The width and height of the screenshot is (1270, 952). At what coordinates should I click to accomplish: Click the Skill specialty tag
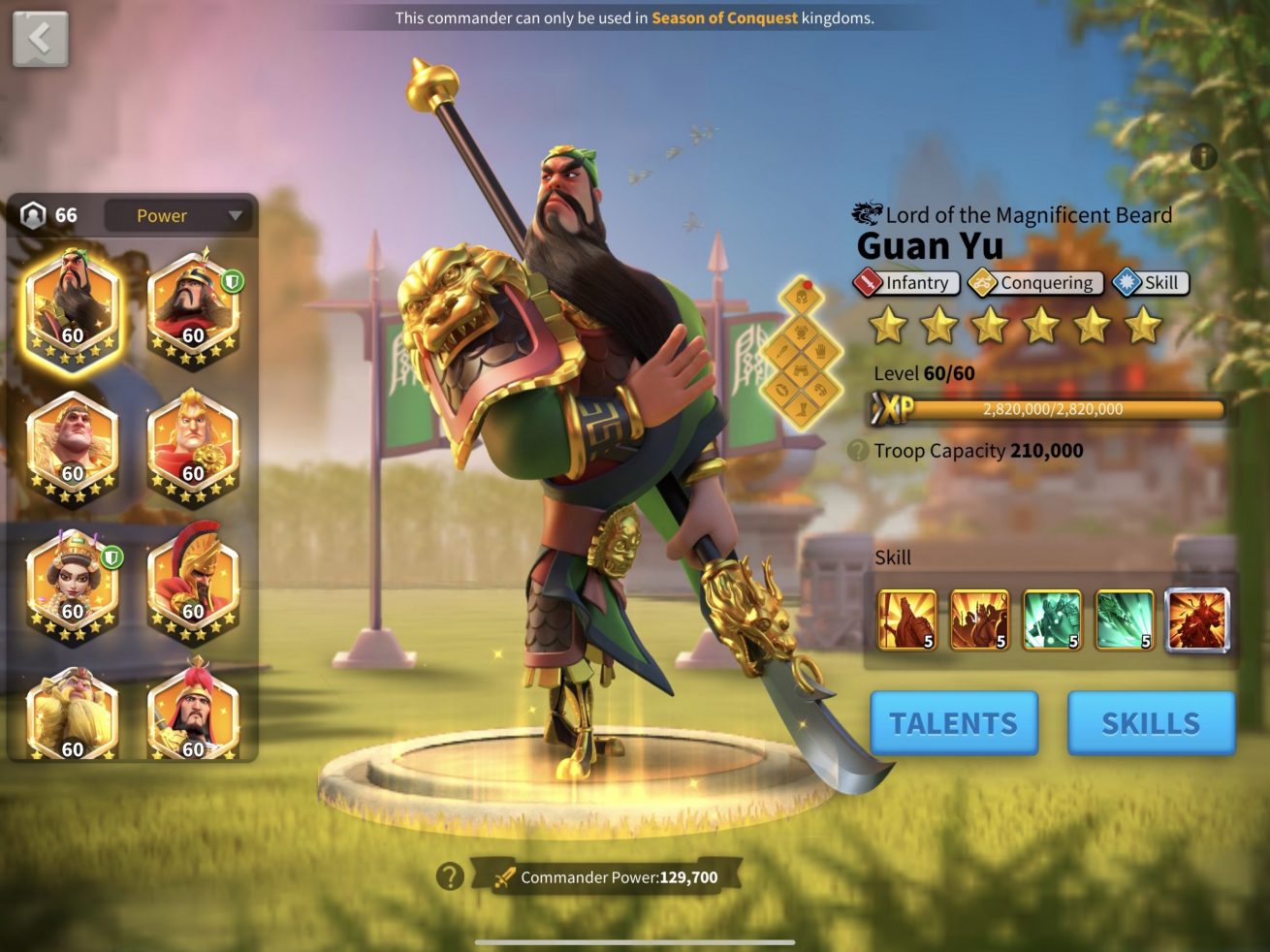1150,283
